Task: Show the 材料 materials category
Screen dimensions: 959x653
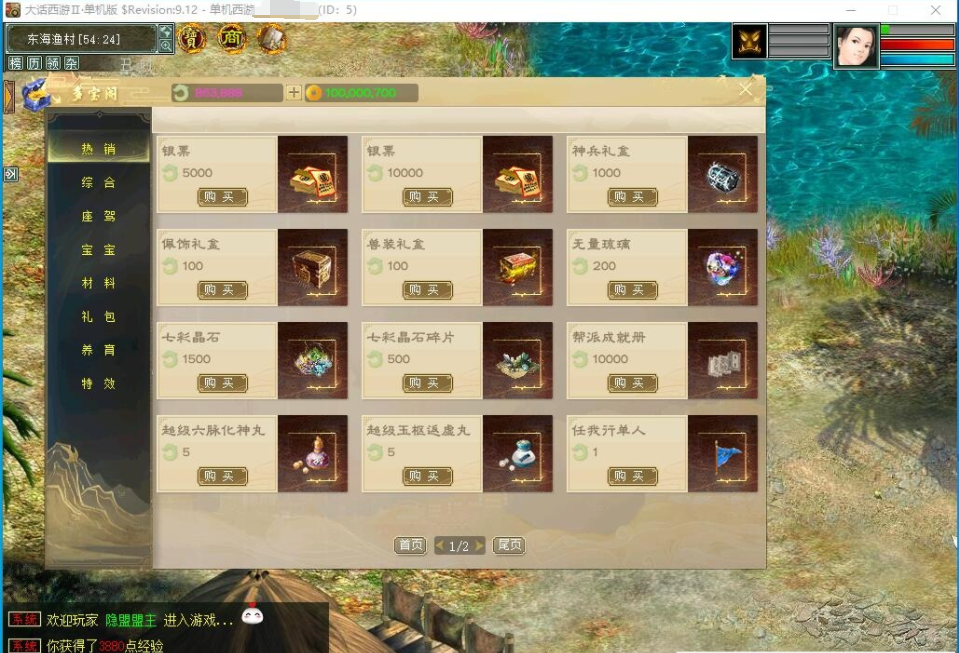Action: pos(99,283)
